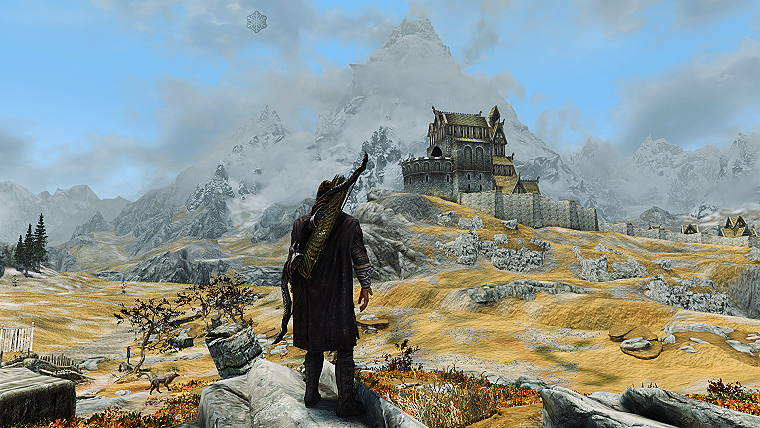Click the snowflake weather indicator icon
This screenshot has height=428, width=760.
click(257, 21)
